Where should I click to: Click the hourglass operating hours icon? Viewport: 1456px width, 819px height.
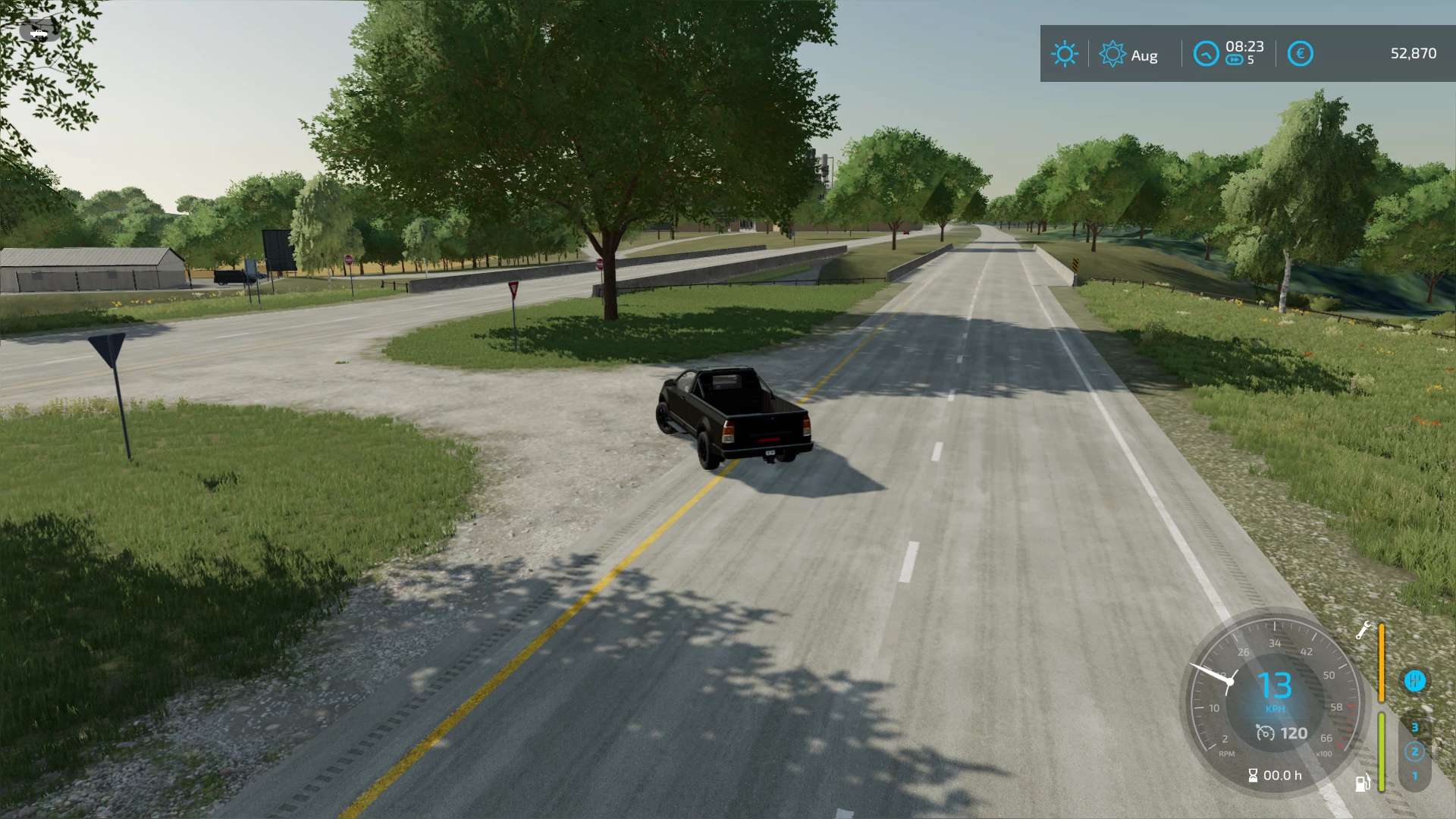(1253, 775)
